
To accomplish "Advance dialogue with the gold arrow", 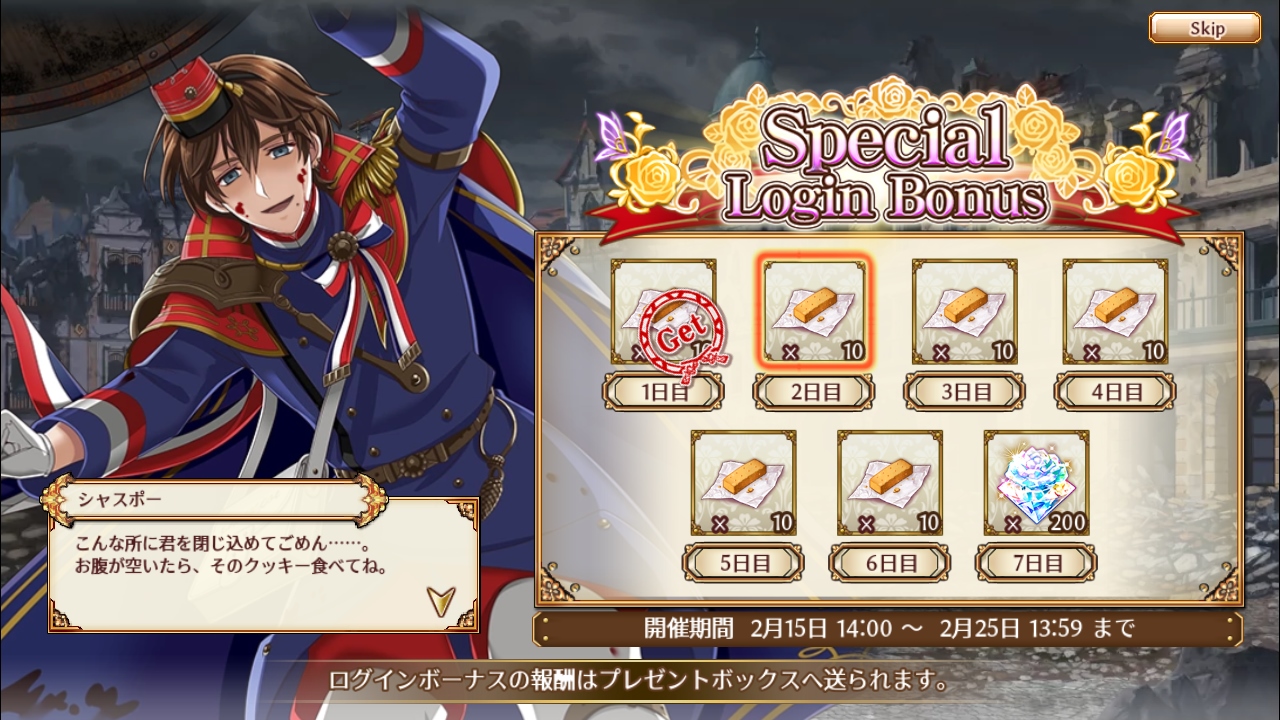I will click(x=439, y=600).
